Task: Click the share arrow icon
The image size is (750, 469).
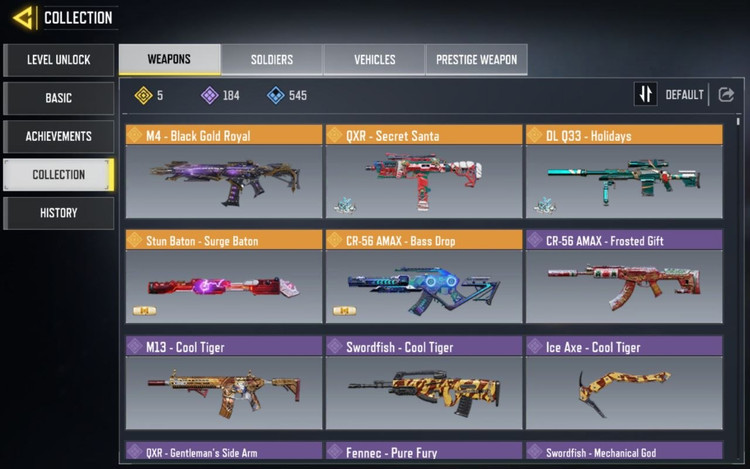Action: click(726, 95)
